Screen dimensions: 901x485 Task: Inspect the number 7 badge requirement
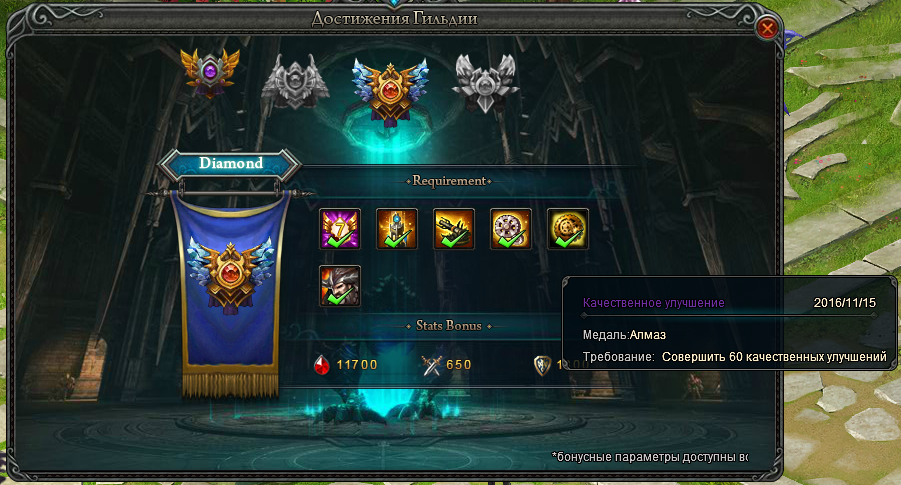pos(340,228)
